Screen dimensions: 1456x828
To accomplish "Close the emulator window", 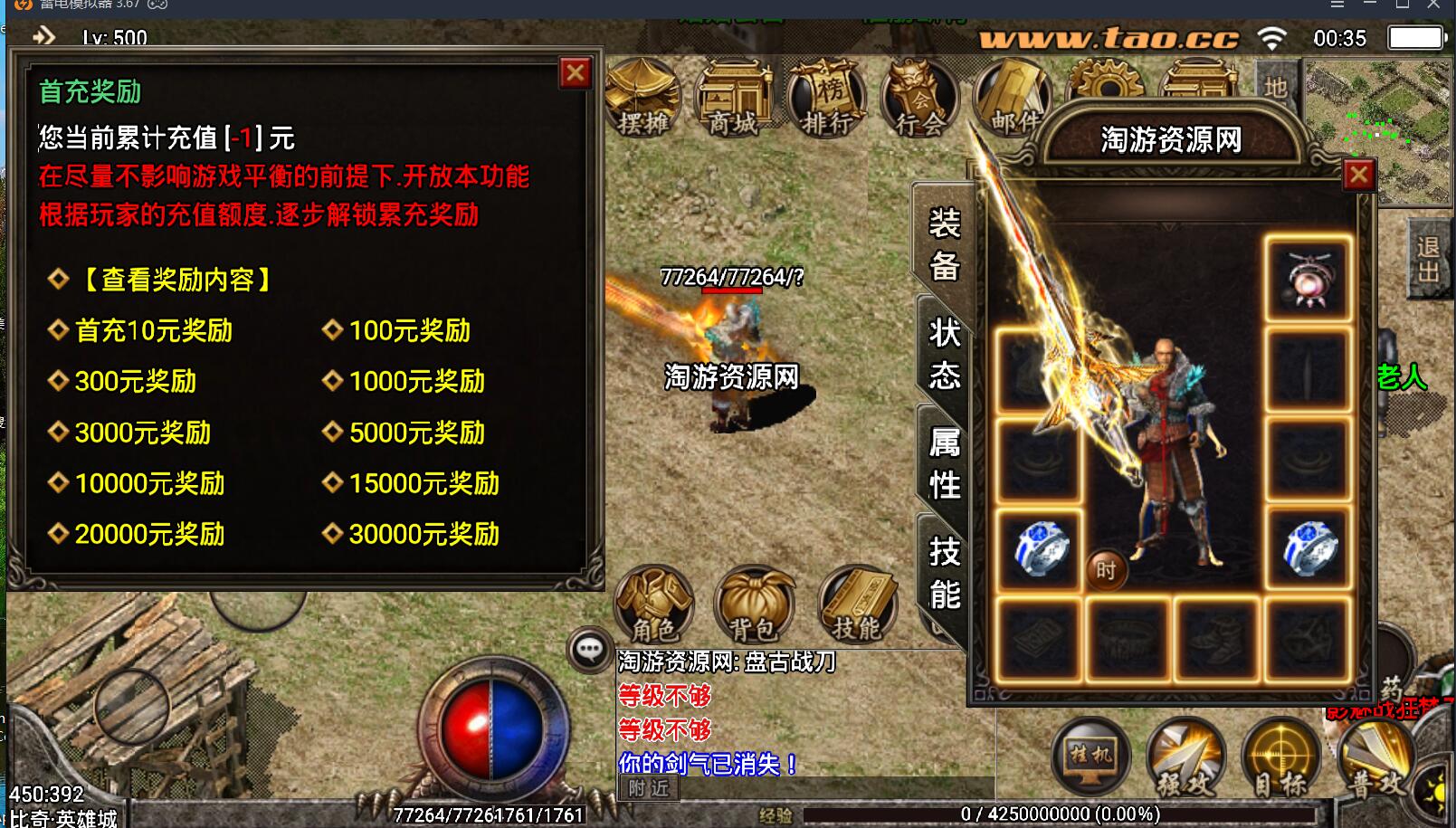I will (1434, 5).
